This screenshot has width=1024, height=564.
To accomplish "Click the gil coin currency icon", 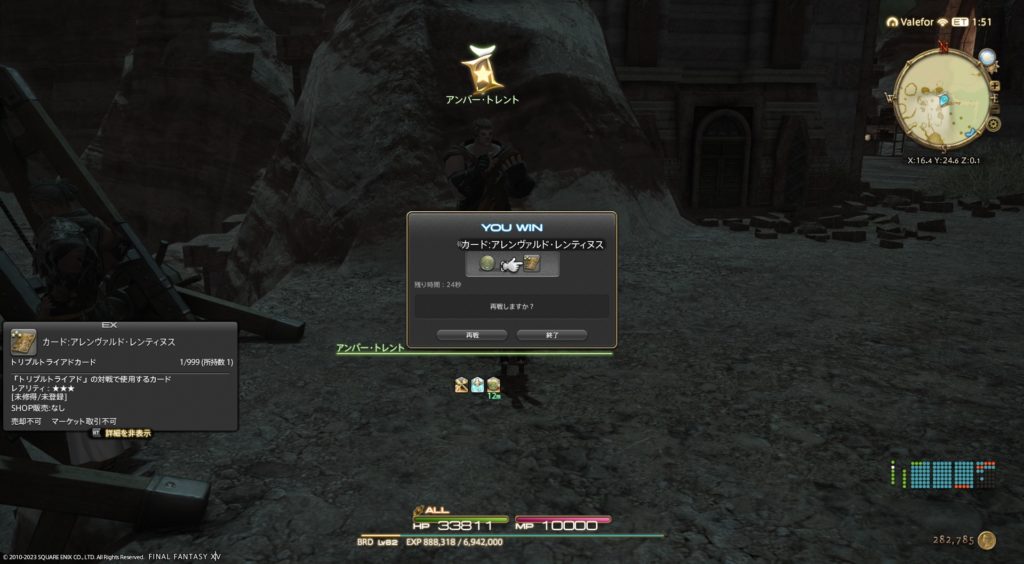I will (987, 540).
